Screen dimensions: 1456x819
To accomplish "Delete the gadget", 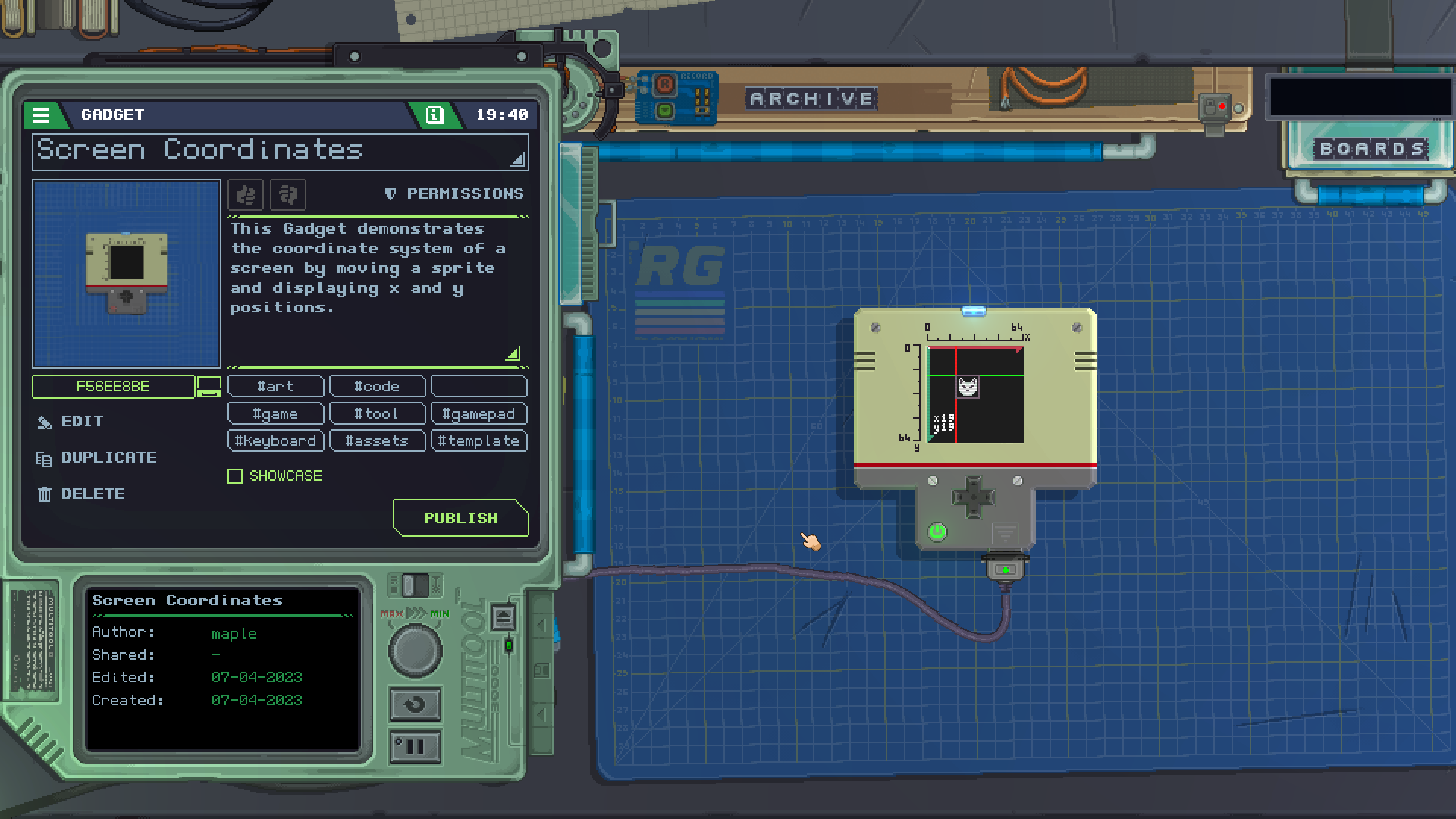I will [x=93, y=494].
